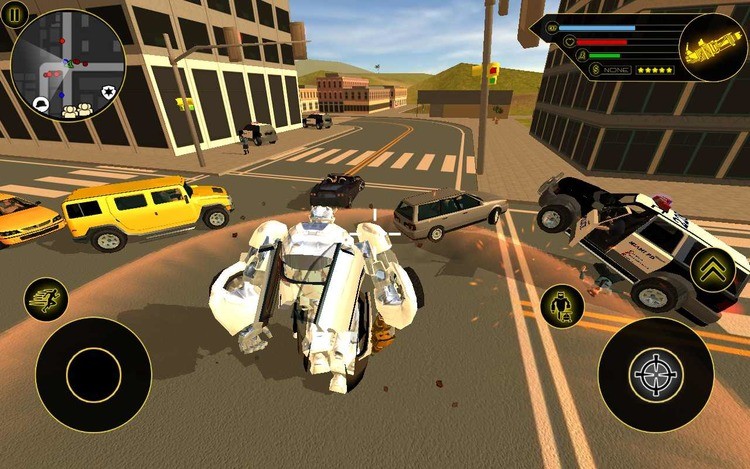Tap the virtual movement joystick
Viewport: 750px width, 469px height.
click(x=93, y=375)
